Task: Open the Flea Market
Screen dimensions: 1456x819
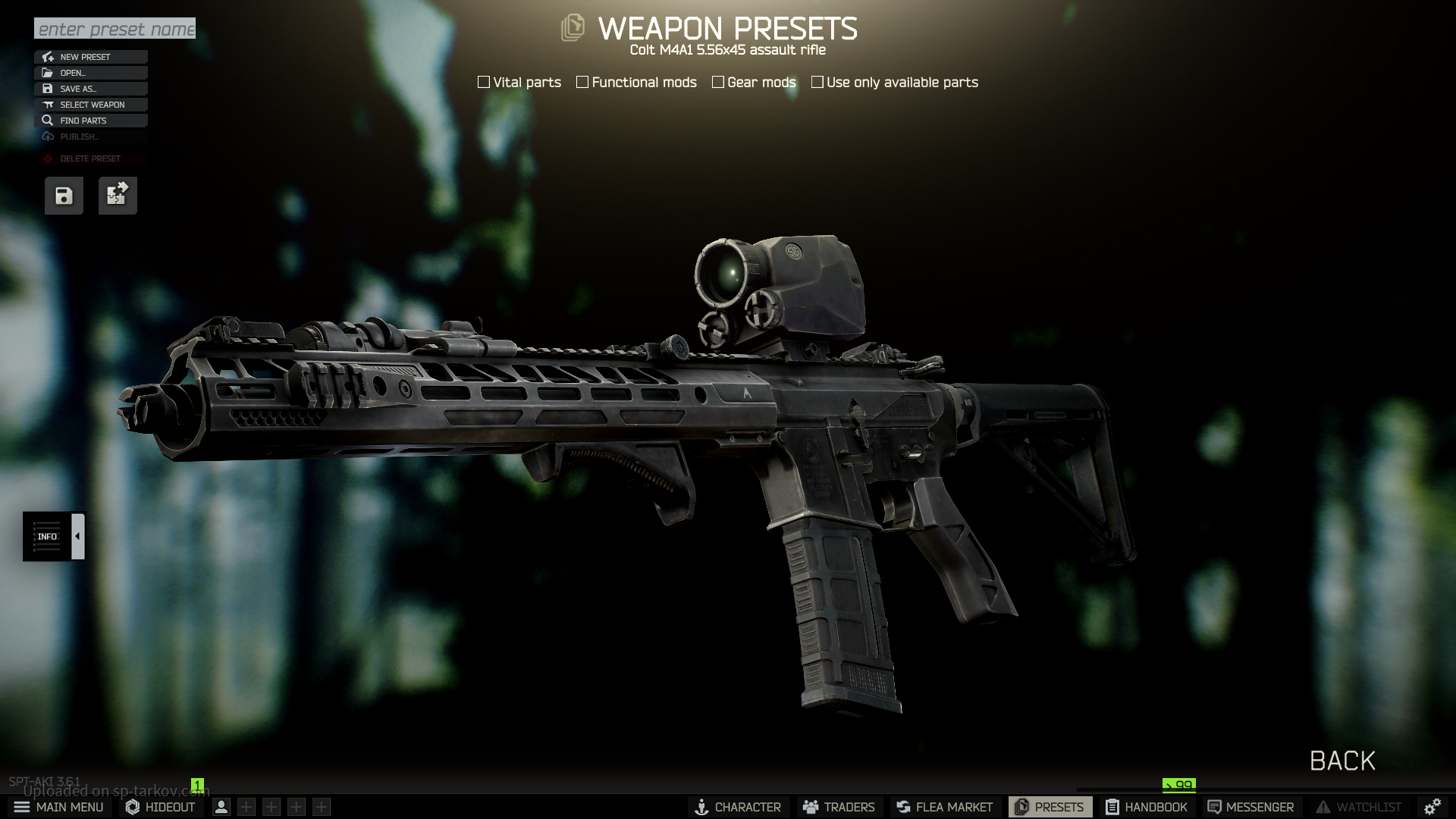Action: pos(944,807)
